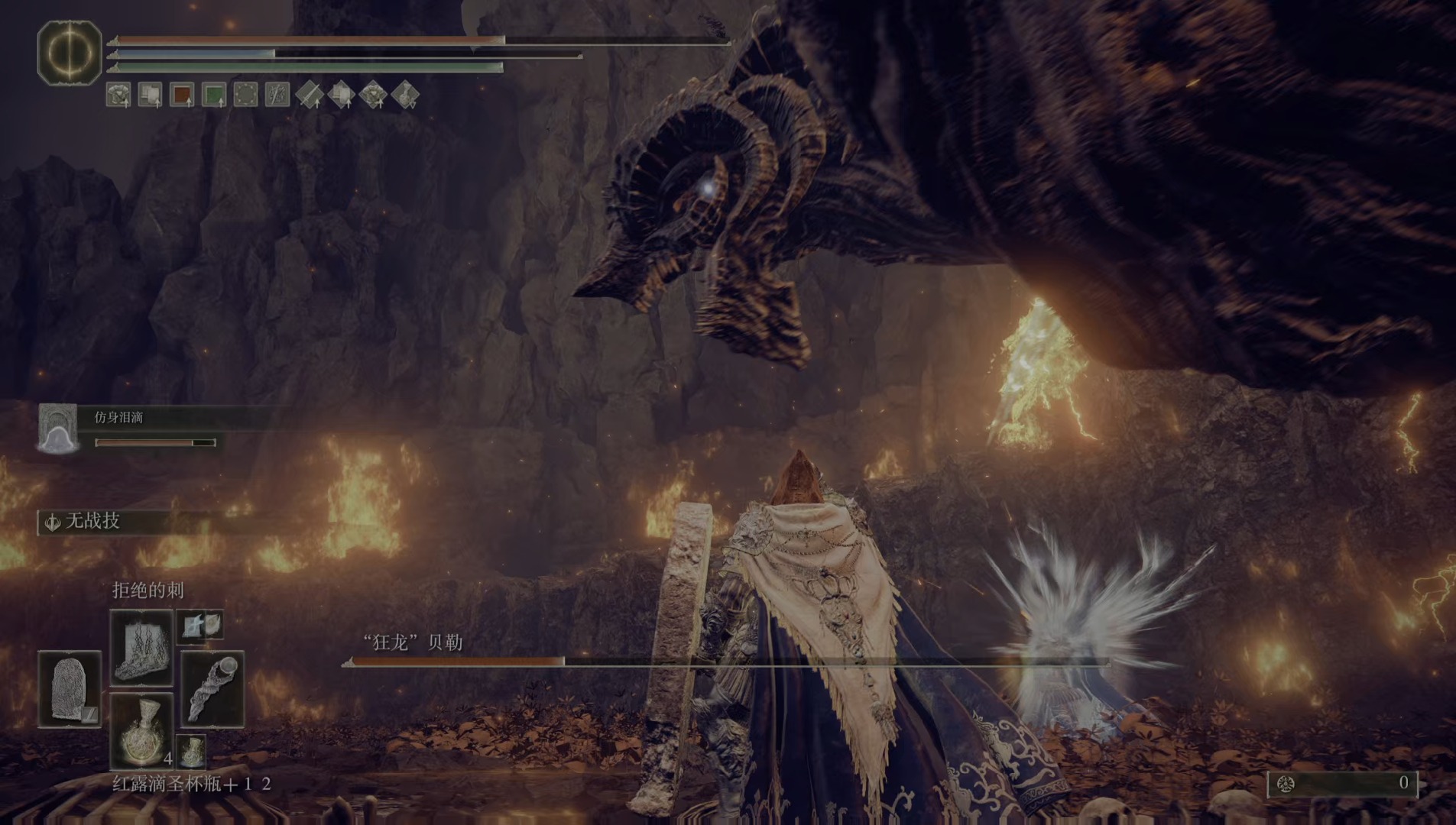
Task: Click the dotted circle status effect icon
Action: 245,95
